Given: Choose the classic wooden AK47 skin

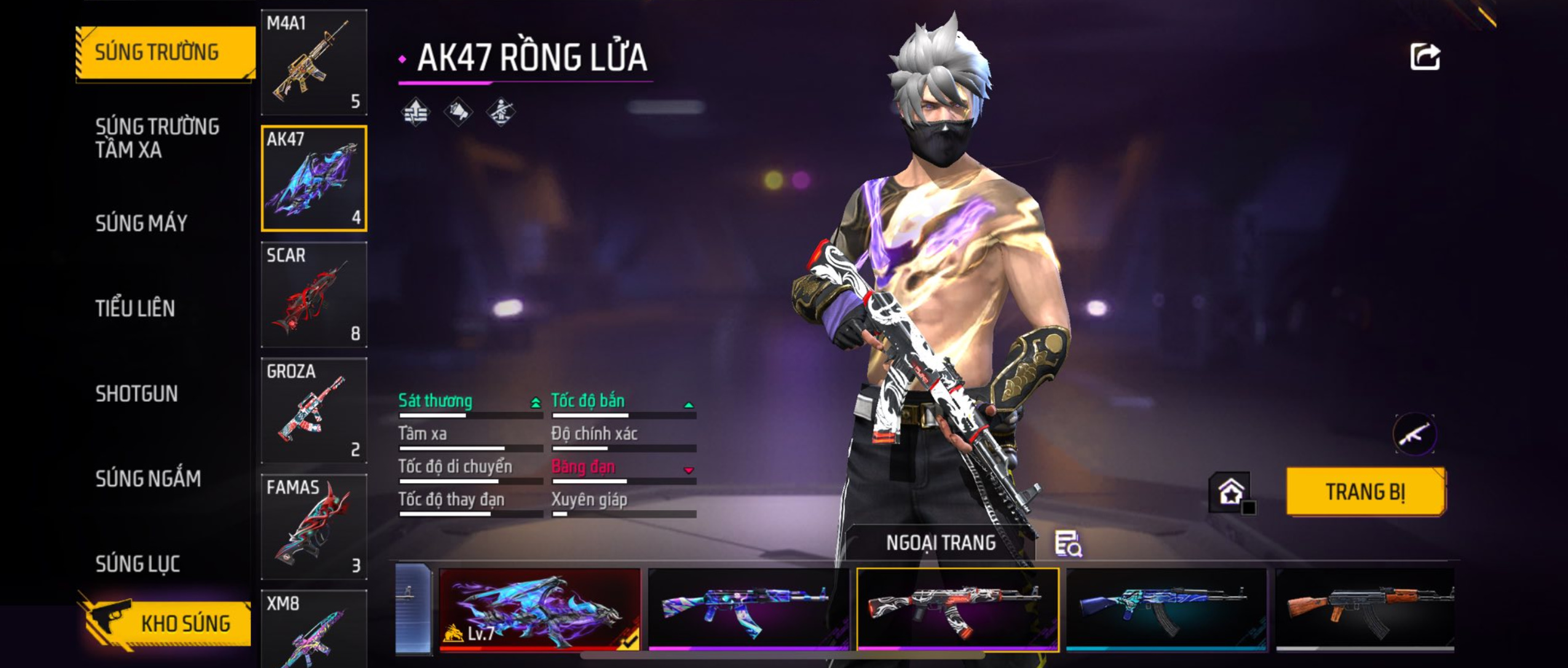Looking at the screenshot, I should 1364,609.
